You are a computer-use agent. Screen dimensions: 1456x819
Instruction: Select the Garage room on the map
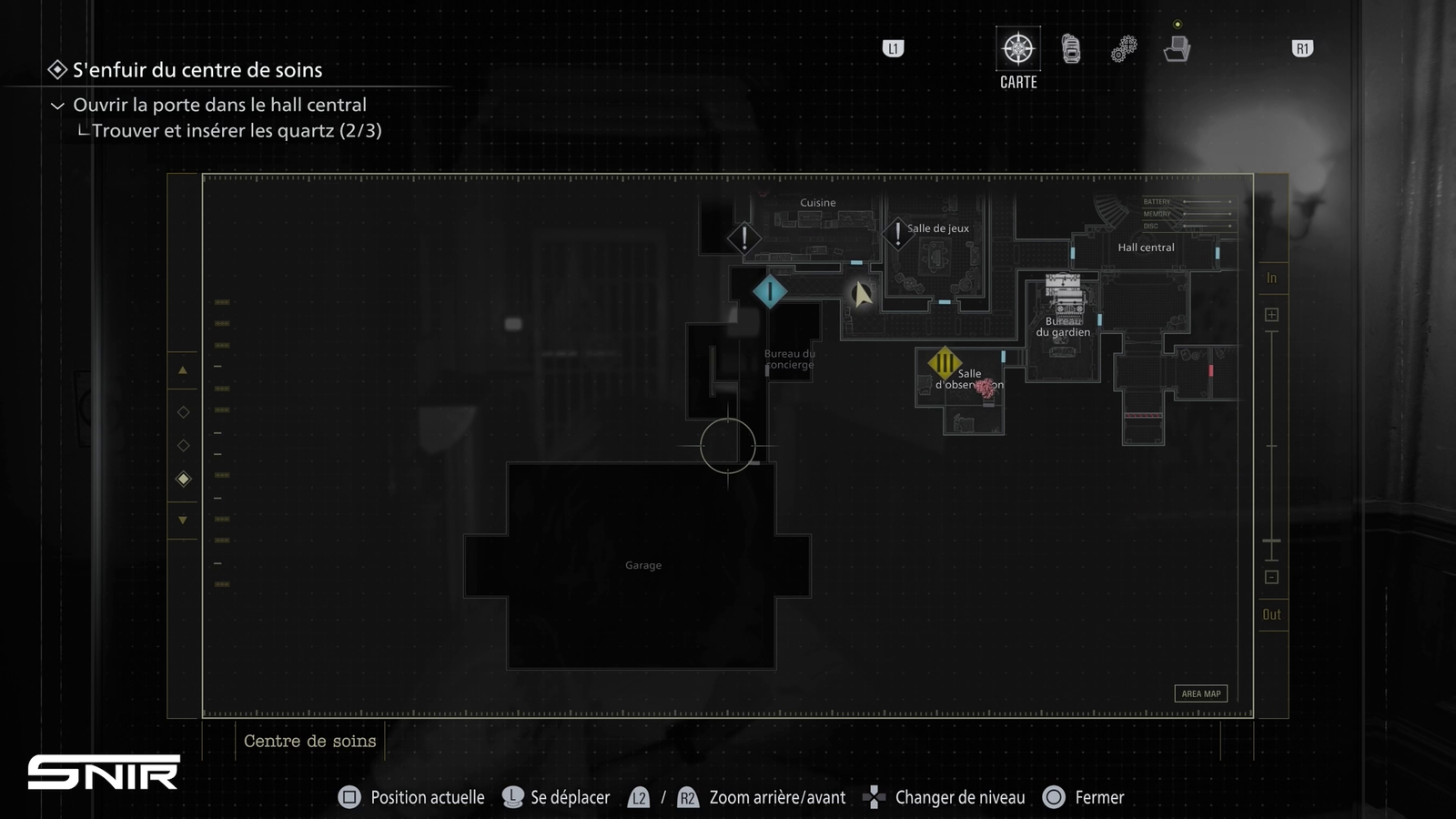click(642, 565)
